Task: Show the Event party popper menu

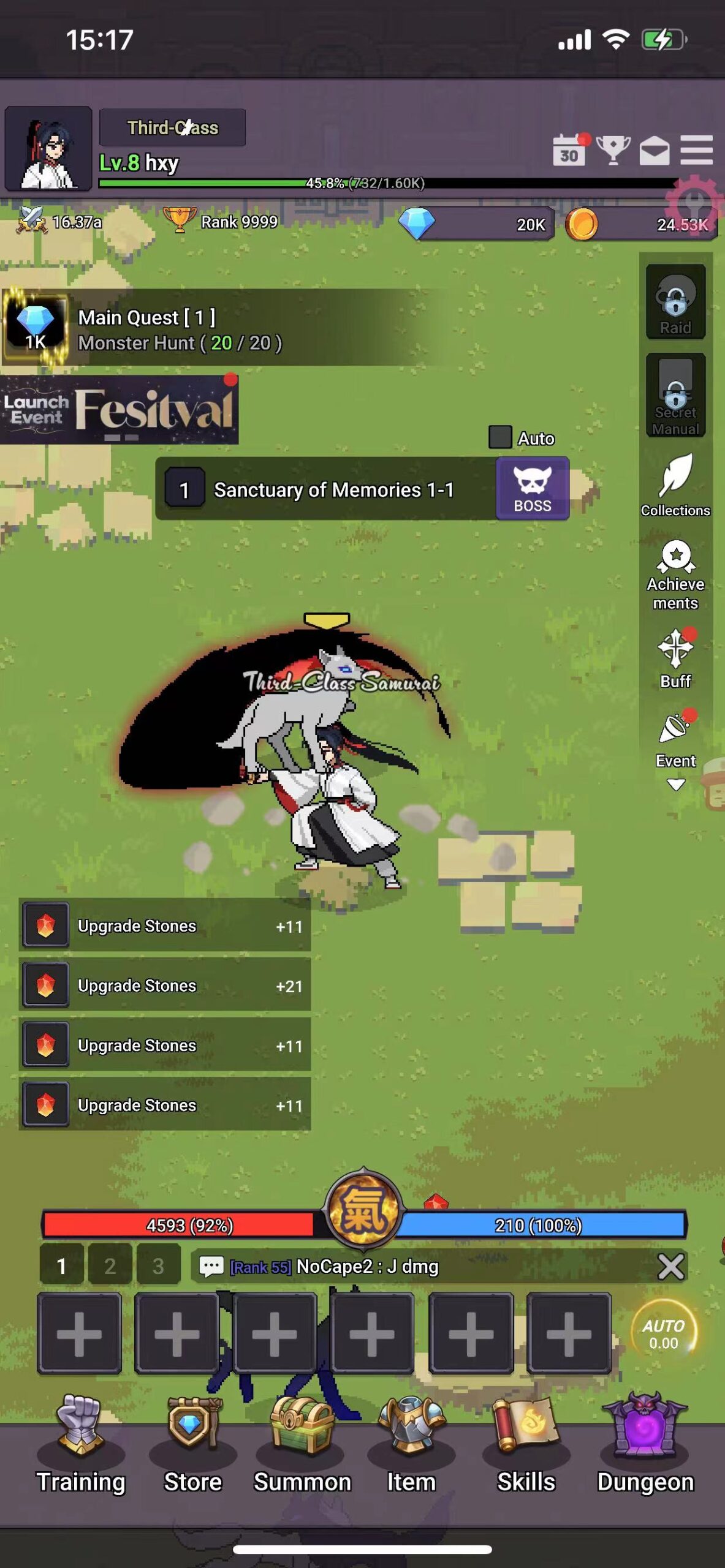Action: (x=675, y=740)
